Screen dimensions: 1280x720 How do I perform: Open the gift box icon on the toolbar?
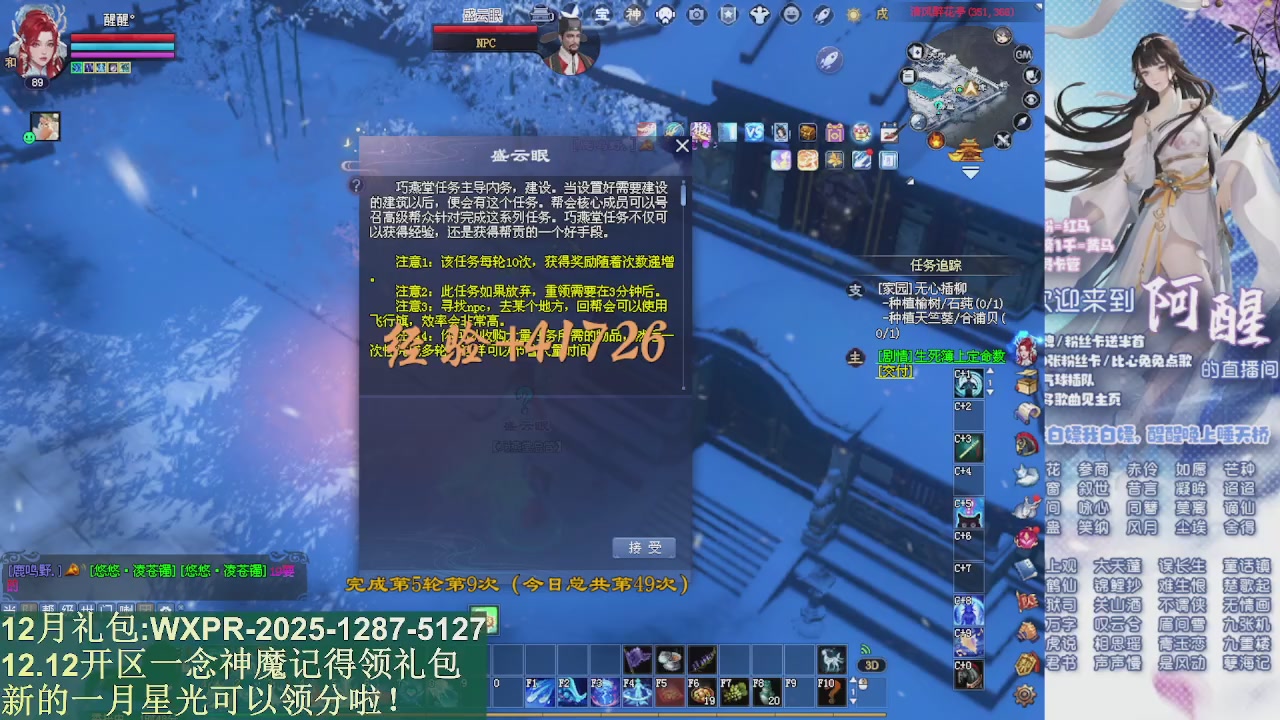click(836, 133)
